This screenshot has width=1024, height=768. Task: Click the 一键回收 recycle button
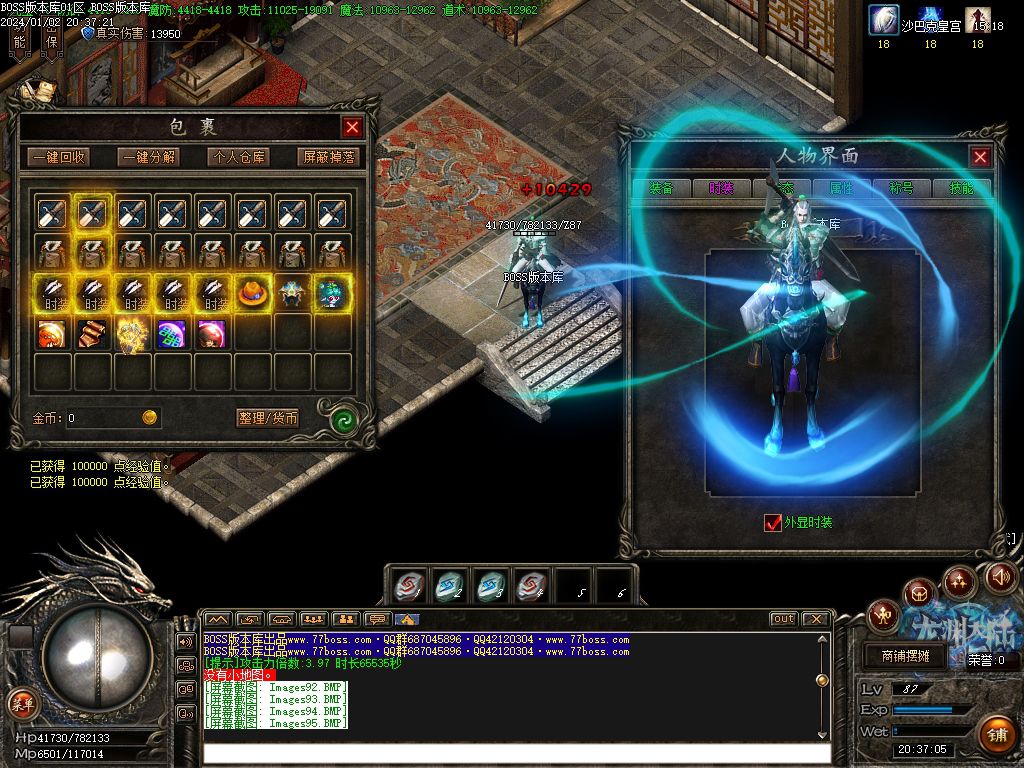(58, 157)
